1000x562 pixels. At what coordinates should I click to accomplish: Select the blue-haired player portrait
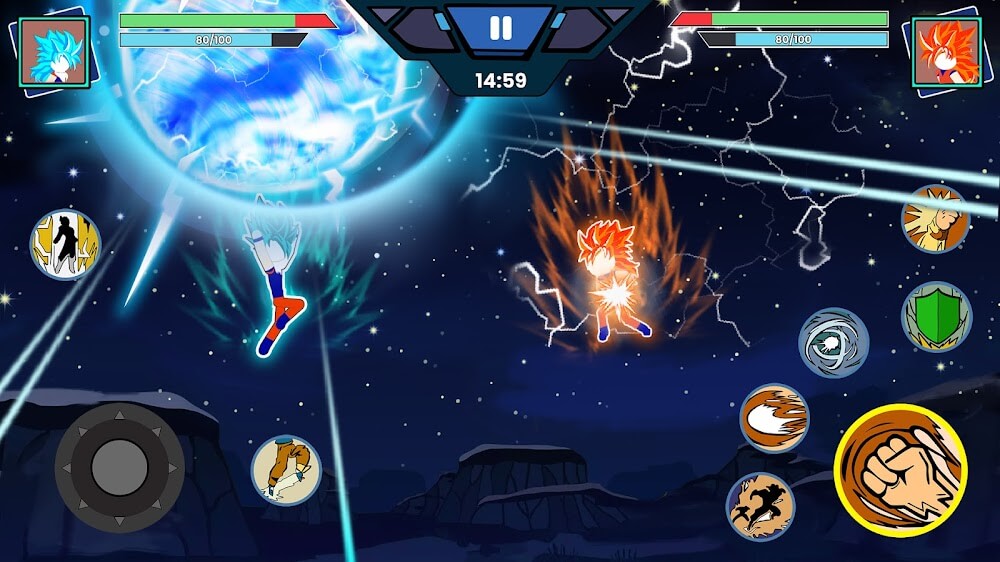(x=55, y=52)
